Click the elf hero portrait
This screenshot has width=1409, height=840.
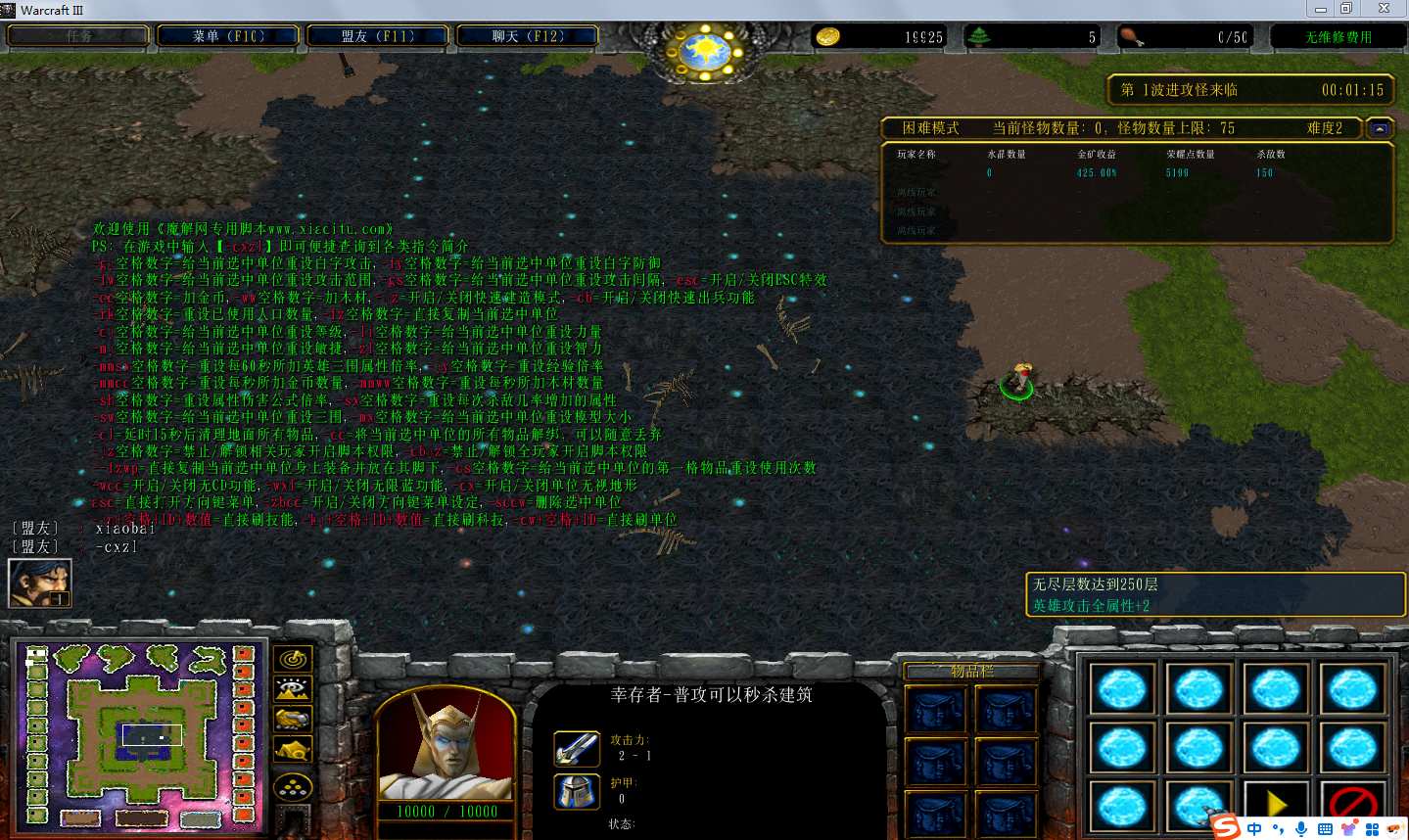tap(446, 746)
